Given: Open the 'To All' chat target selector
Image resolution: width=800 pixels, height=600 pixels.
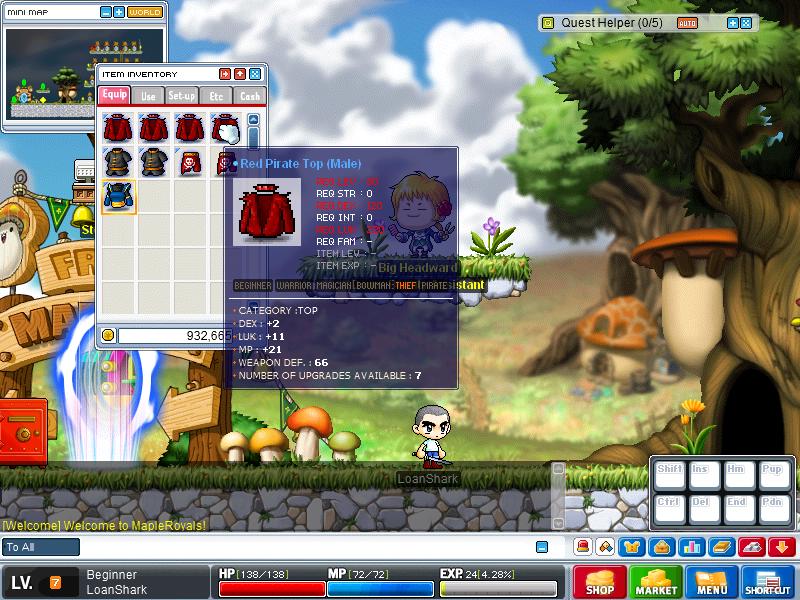Looking at the screenshot, I should coord(41,547).
